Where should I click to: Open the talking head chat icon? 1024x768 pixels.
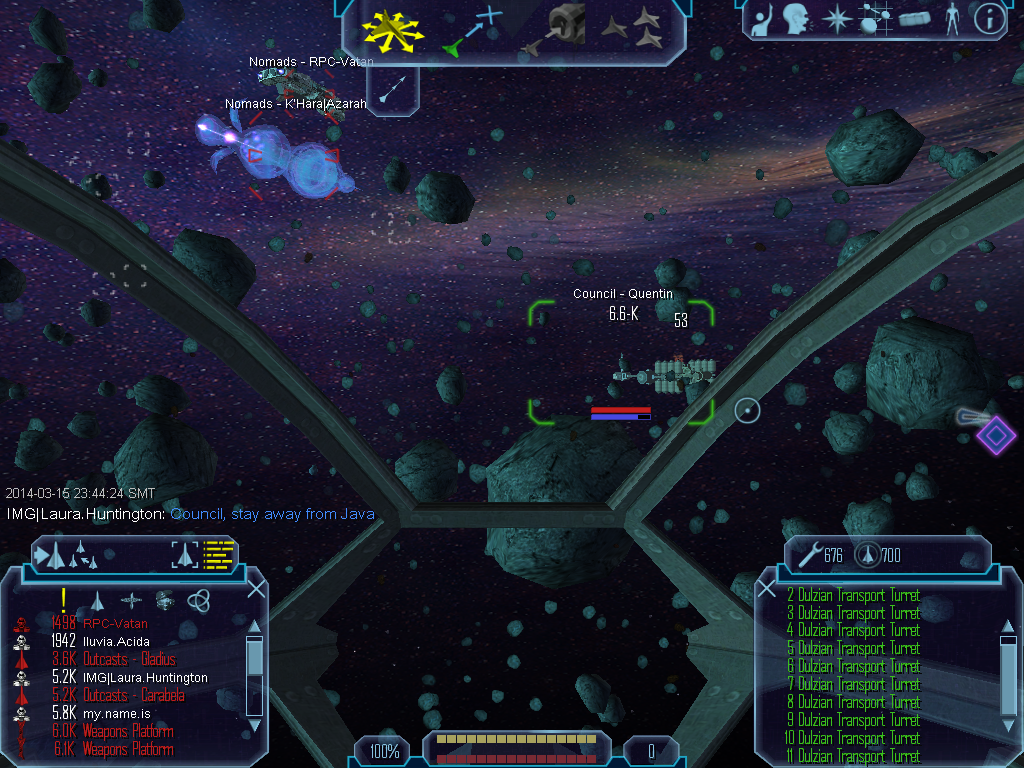[x=797, y=19]
